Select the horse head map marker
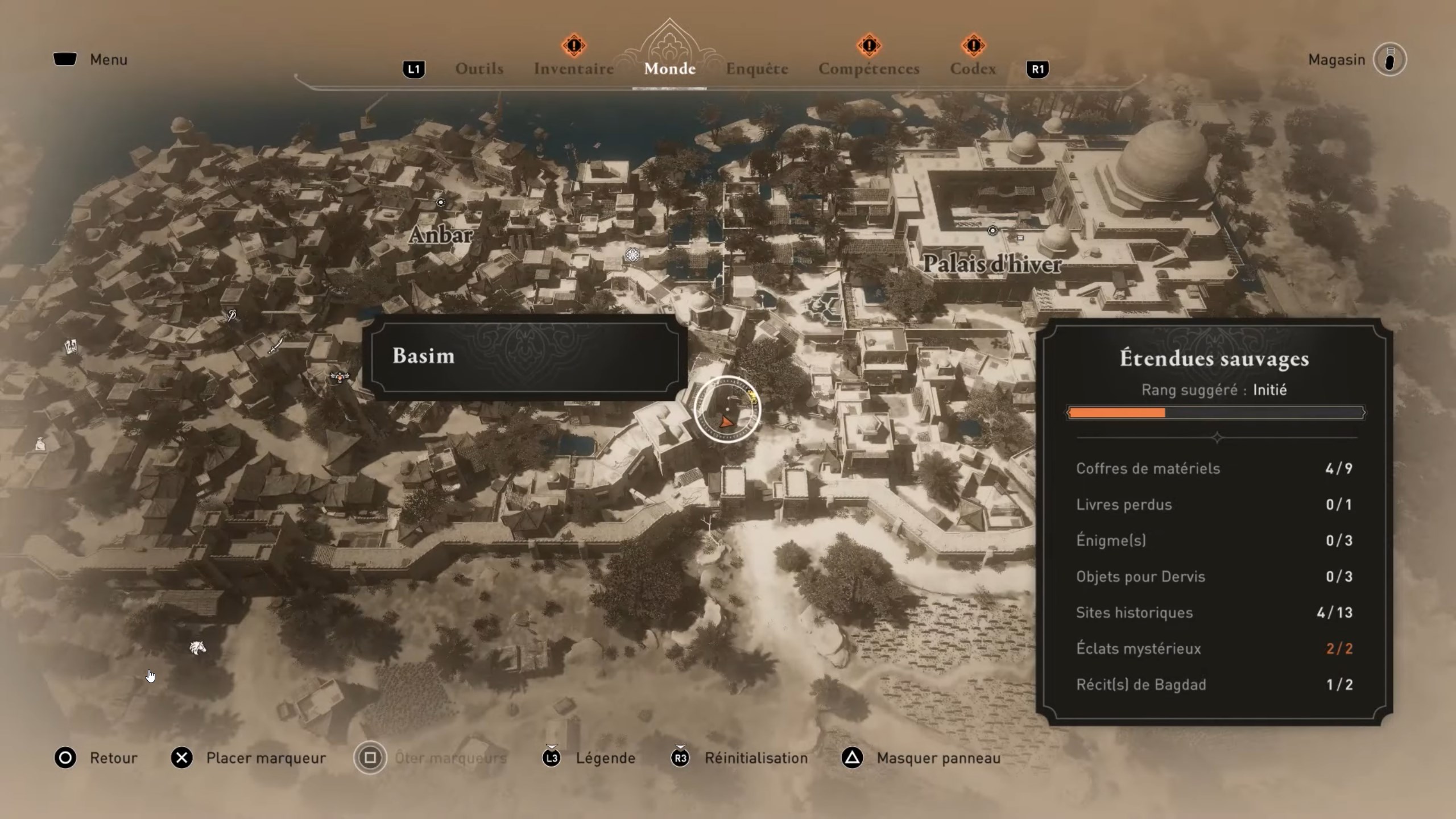The image size is (1456, 819). point(197,648)
